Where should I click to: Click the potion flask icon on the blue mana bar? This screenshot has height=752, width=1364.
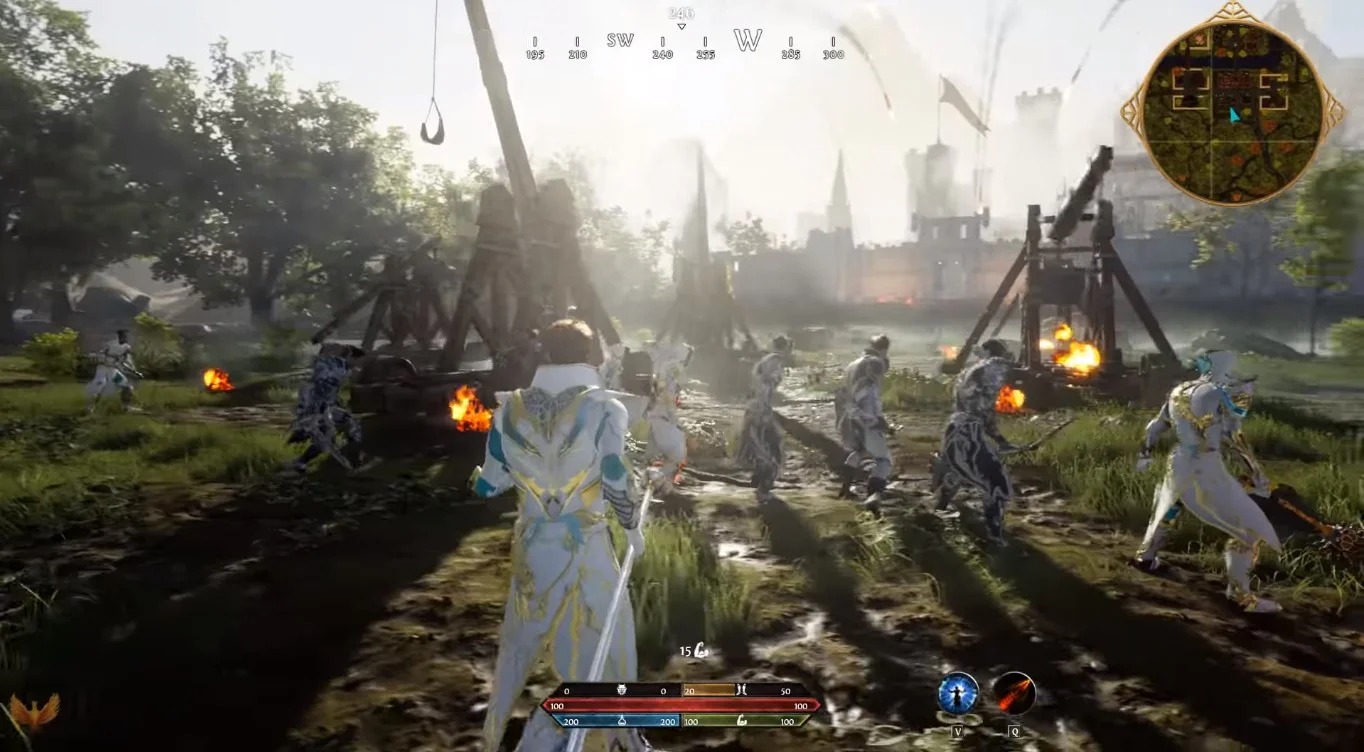pyautogui.click(x=621, y=721)
